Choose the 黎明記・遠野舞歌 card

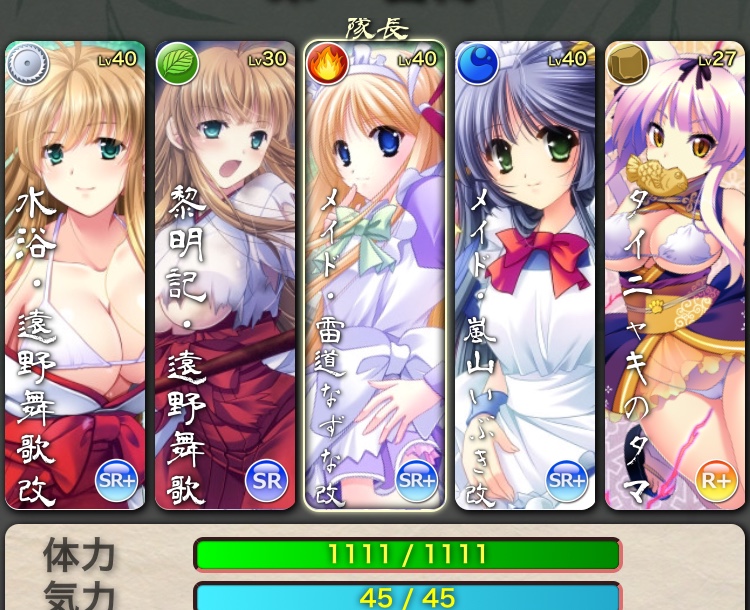(225, 275)
